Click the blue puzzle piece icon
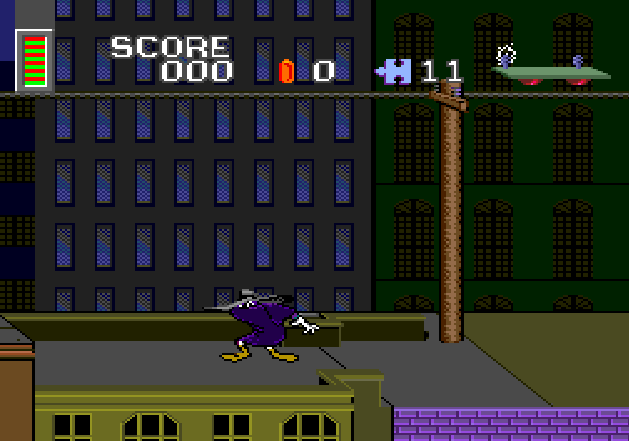The height and width of the screenshot is (441, 629). pyautogui.click(x=394, y=71)
